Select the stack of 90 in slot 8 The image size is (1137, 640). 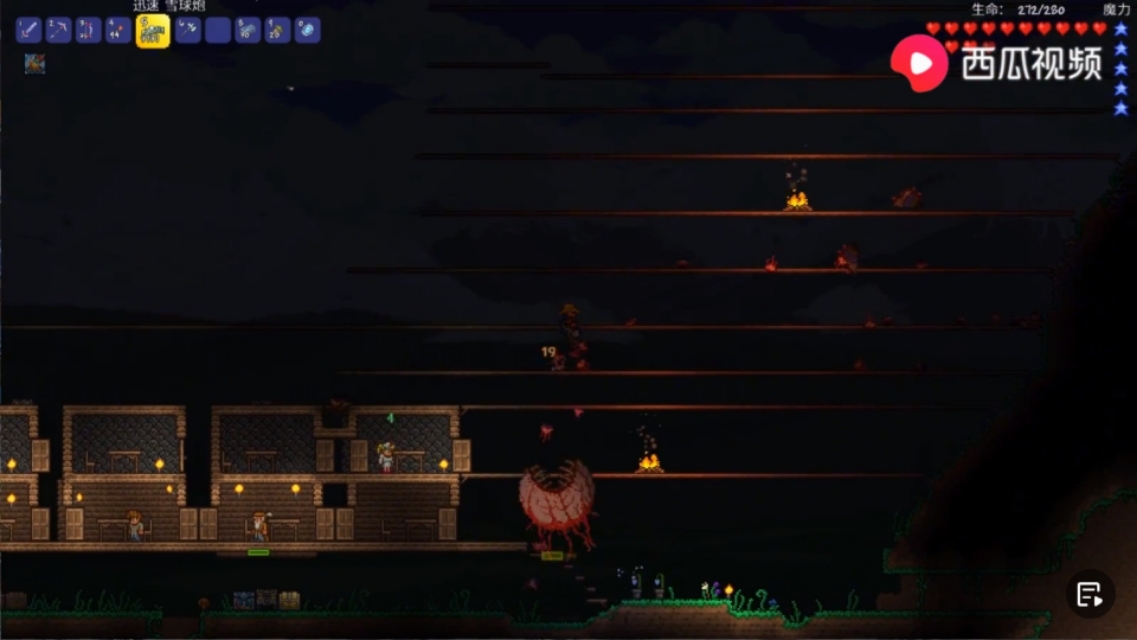(248, 30)
